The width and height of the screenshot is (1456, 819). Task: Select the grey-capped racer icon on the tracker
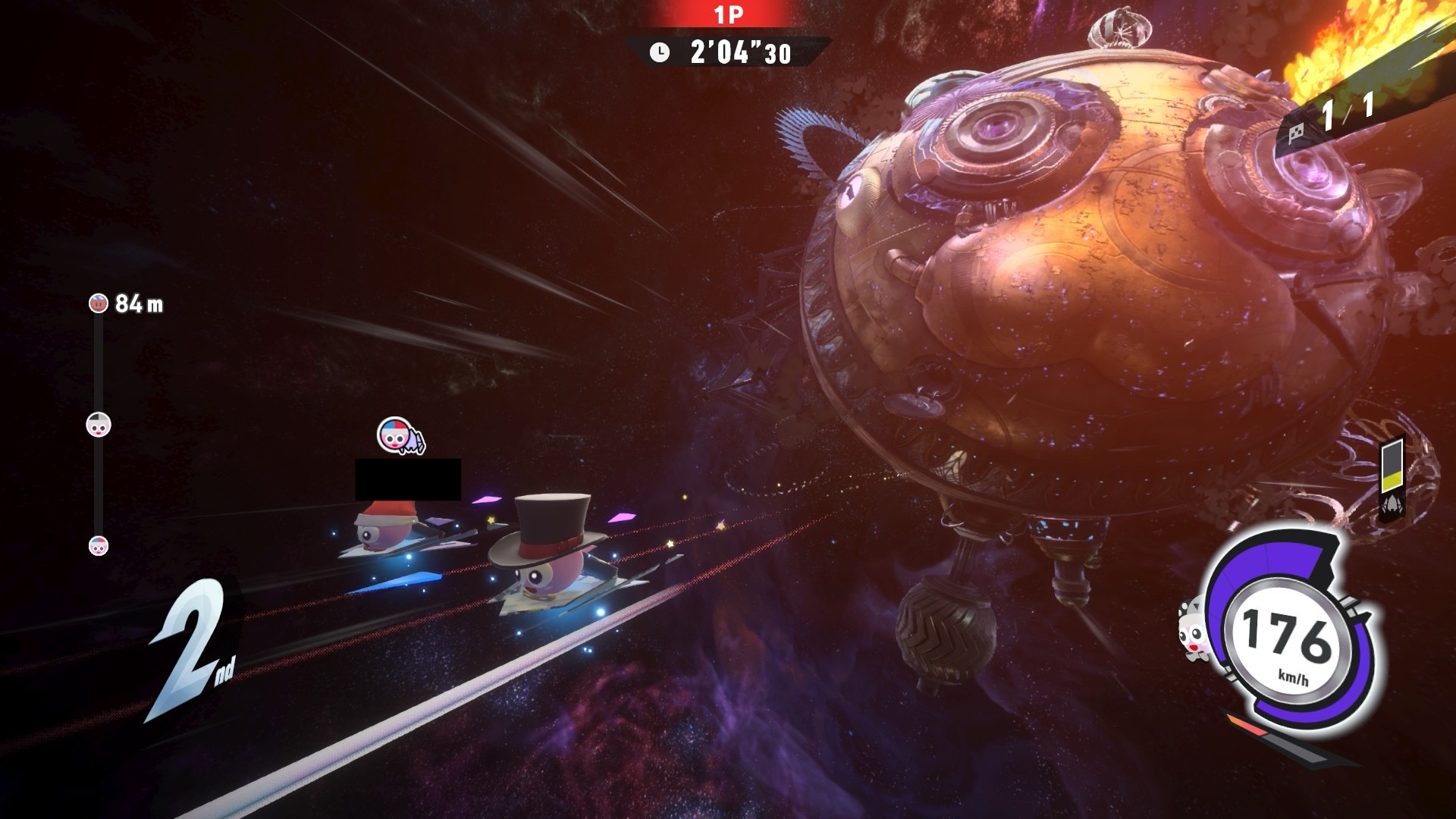click(x=99, y=425)
